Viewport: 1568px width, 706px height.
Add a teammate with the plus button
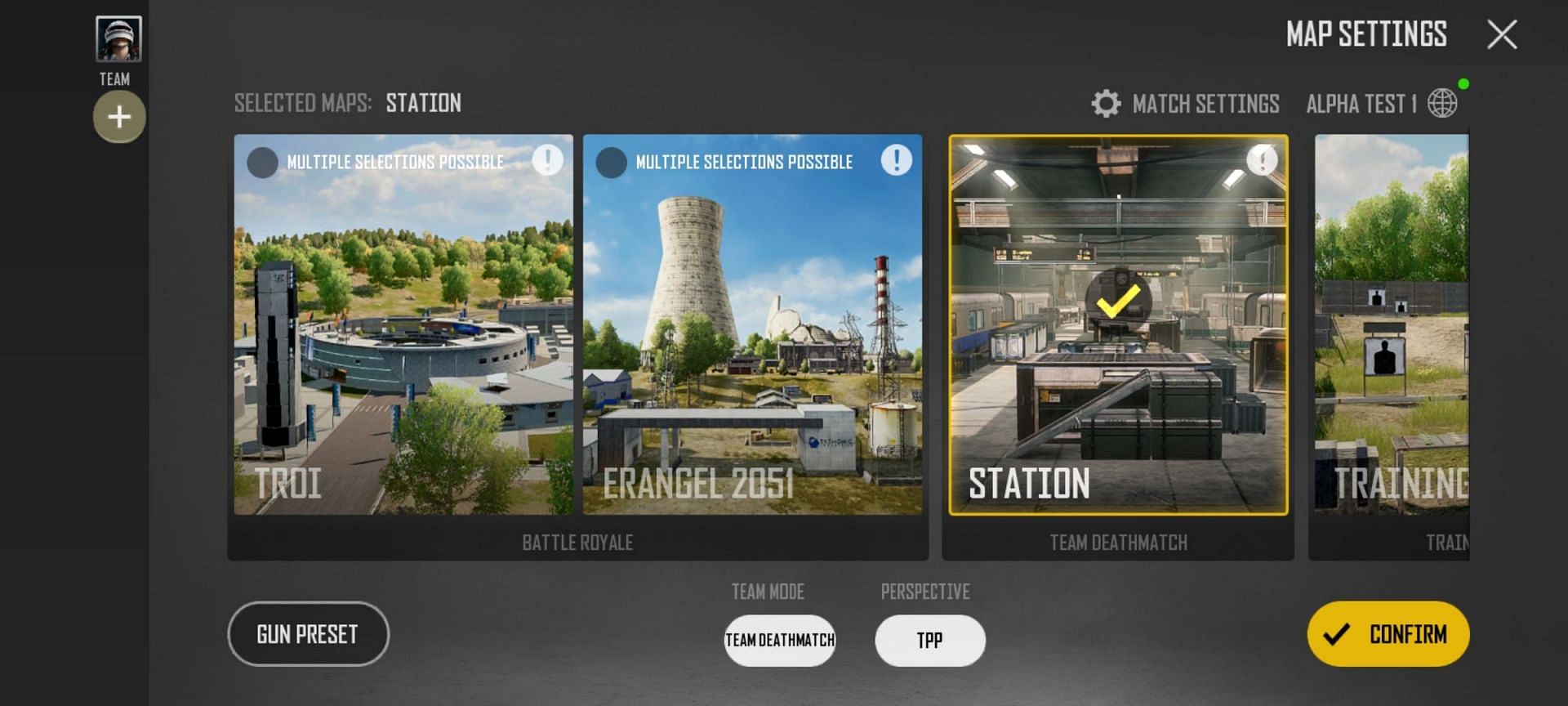(x=119, y=117)
